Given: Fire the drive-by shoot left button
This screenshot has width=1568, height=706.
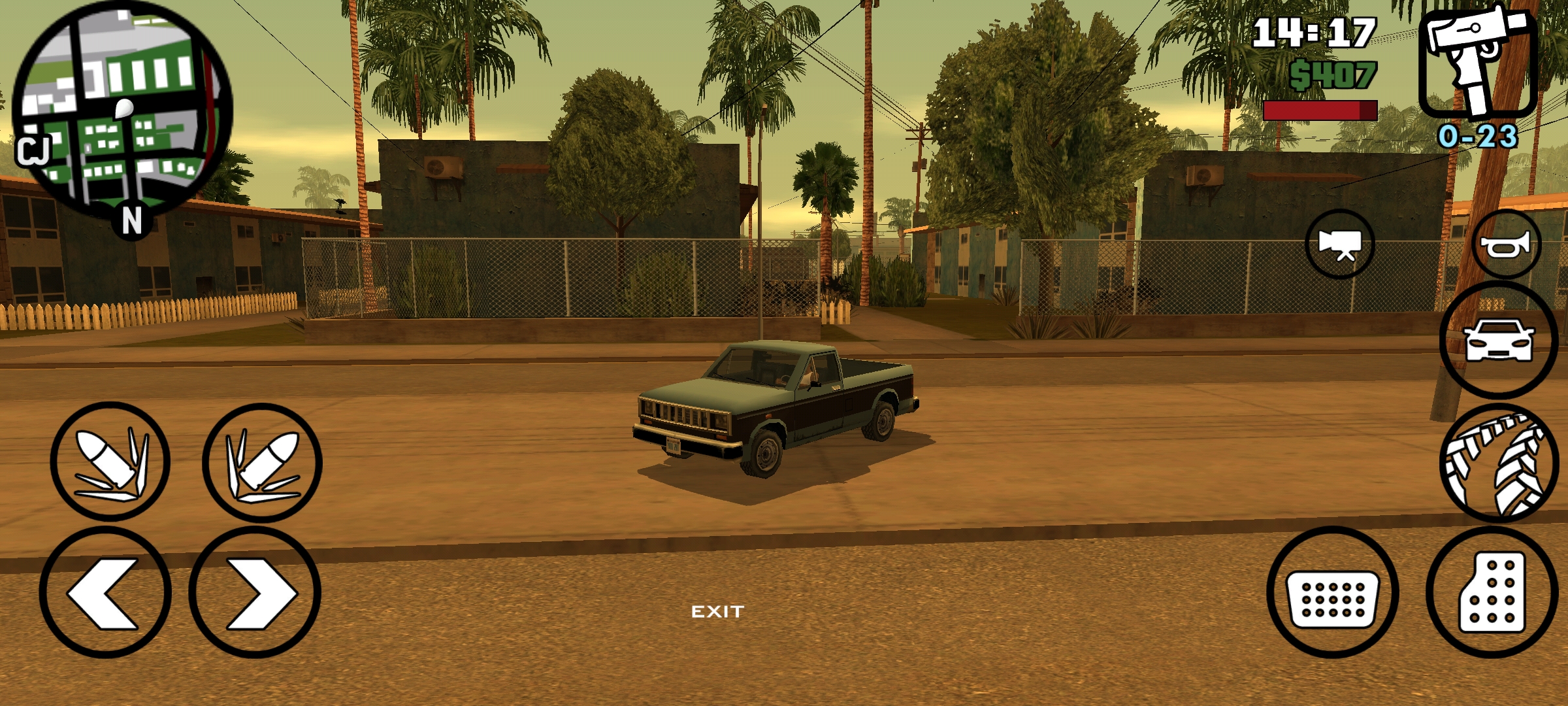Looking at the screenshot, I should 110,462.
